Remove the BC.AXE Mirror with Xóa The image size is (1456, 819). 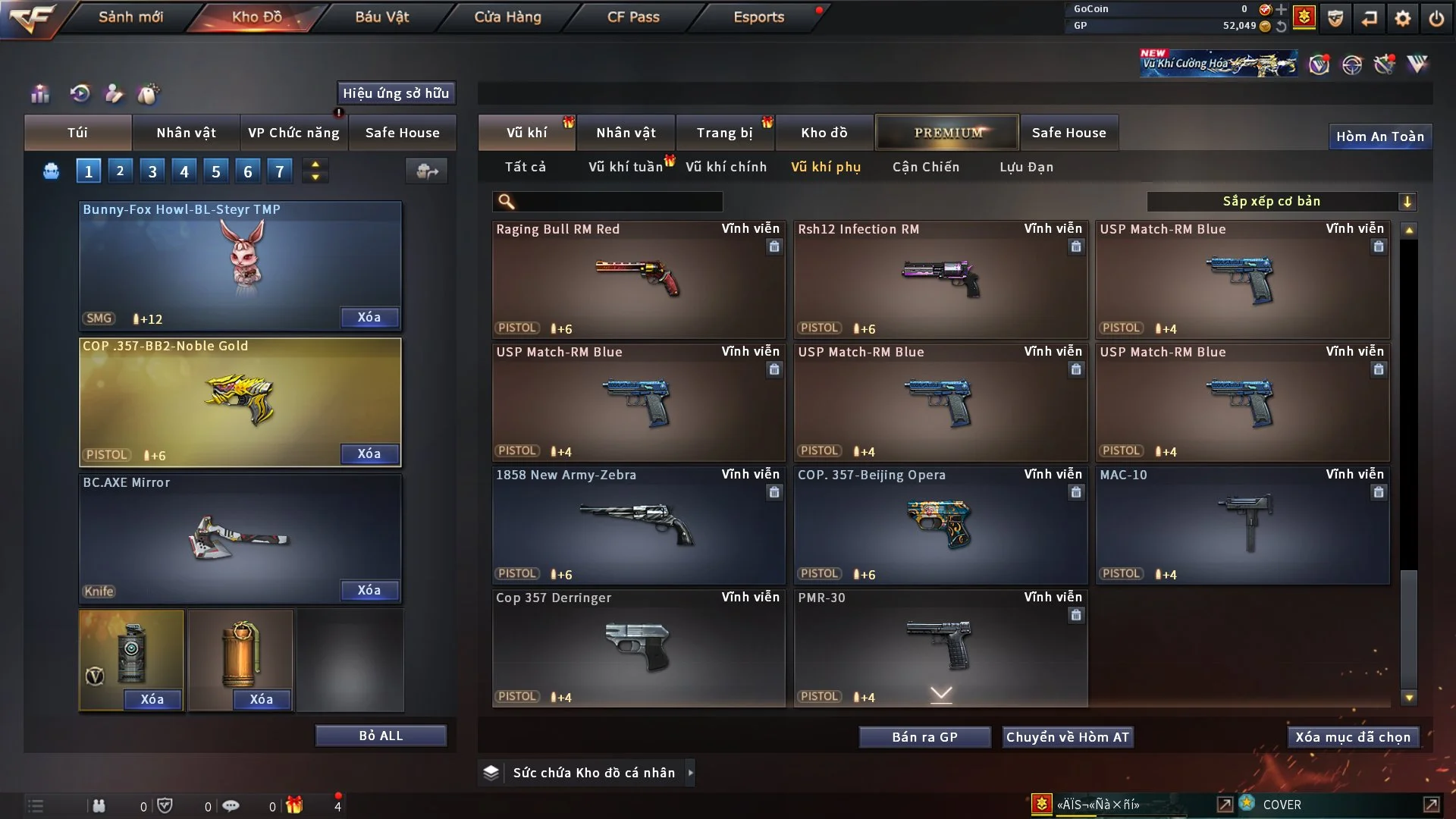(369, 590)
